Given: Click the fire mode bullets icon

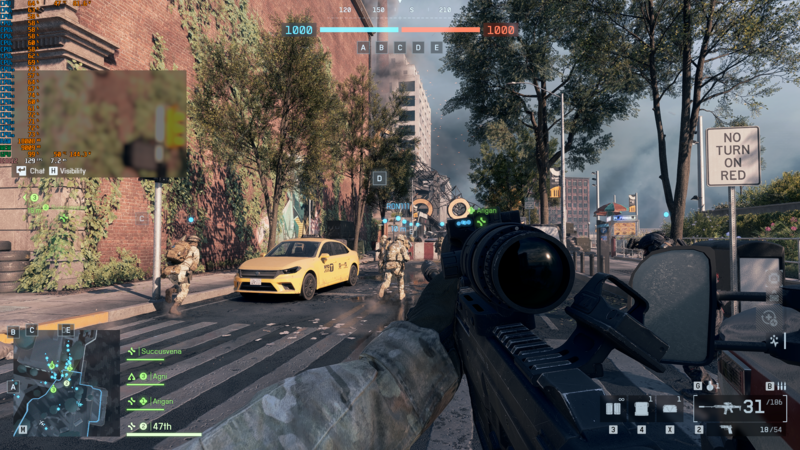Looking at the screenshot, I should (780, 386).
